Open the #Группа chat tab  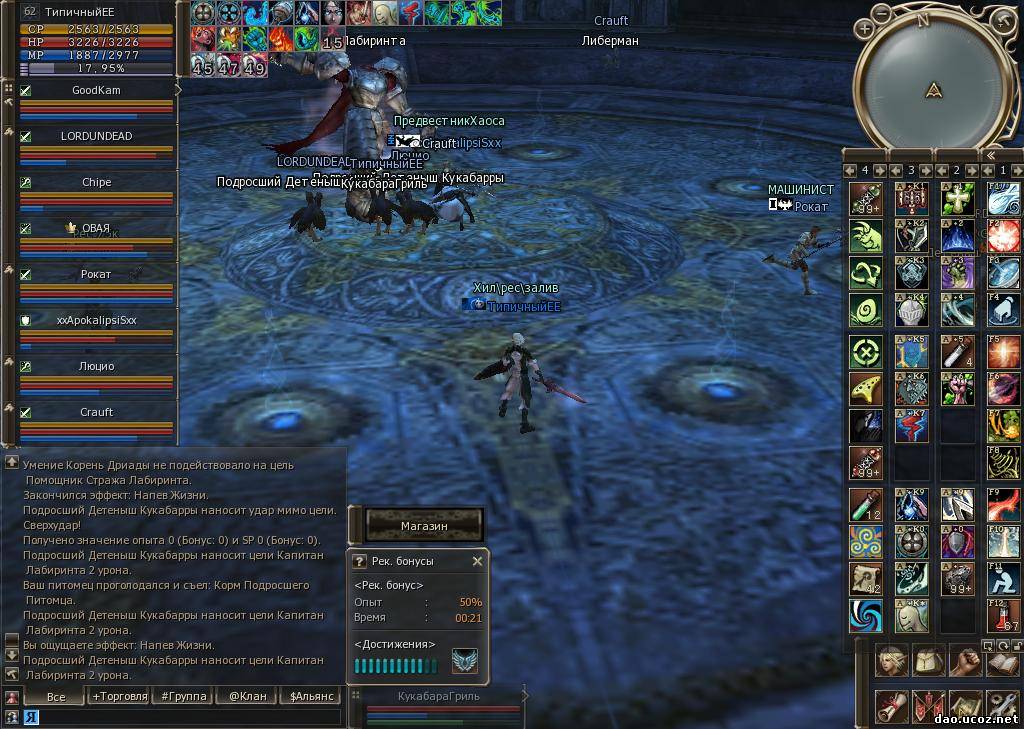[x=183, y=696]
